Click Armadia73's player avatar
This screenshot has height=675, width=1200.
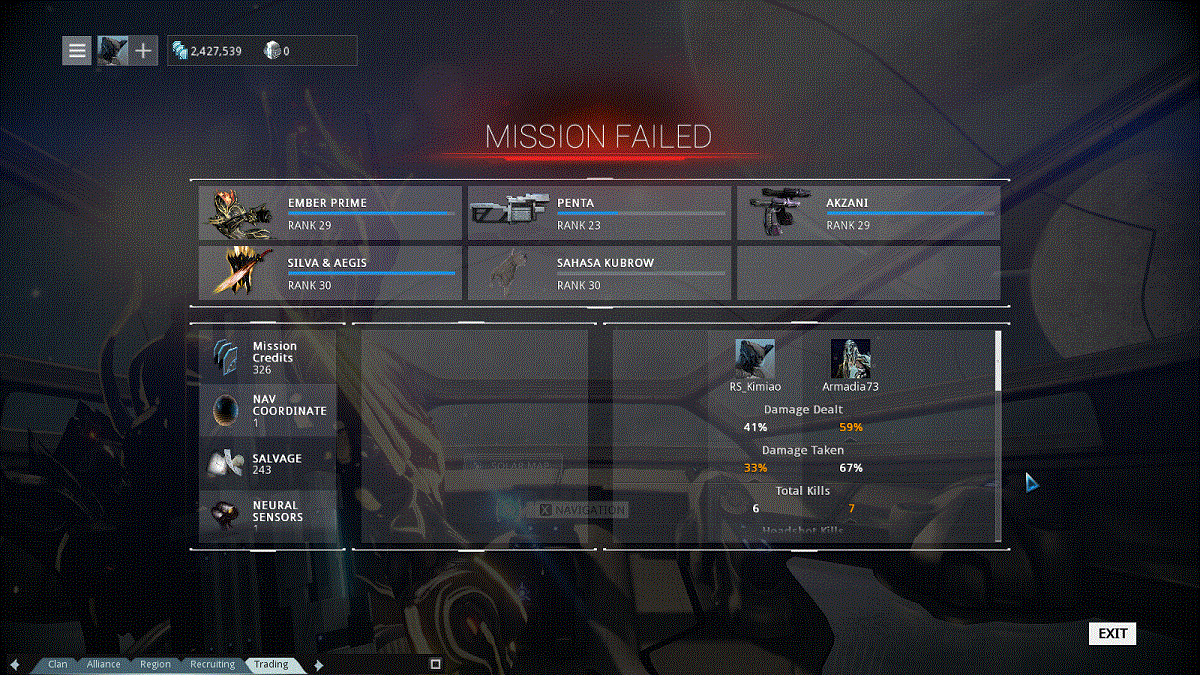pos(850,359)
